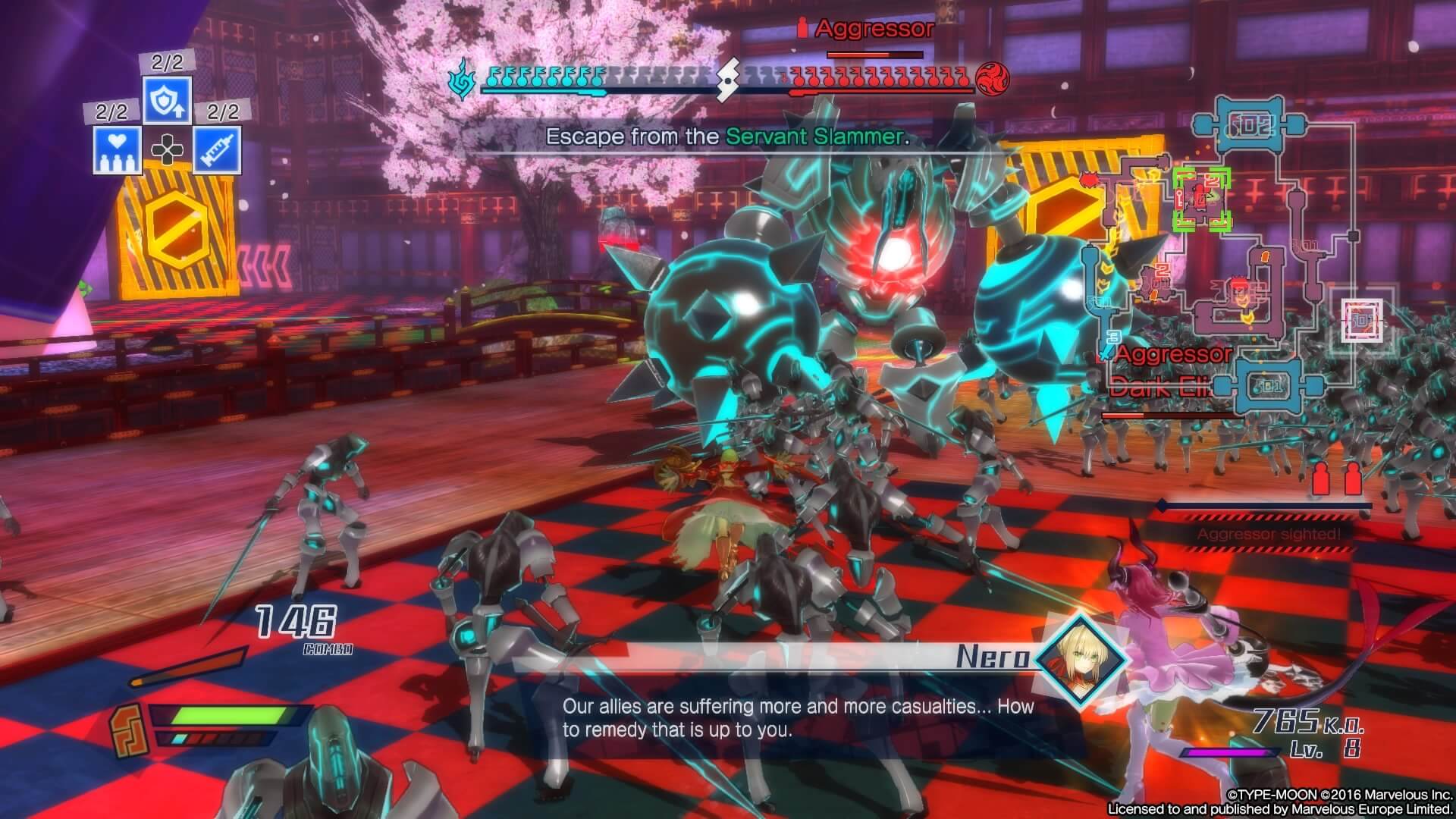Image resolution: width=1456 pixels, height=819 pixels.
Task: Activate the shield boost skill icon
Action: pyautogui.click(x=167, y=100)
